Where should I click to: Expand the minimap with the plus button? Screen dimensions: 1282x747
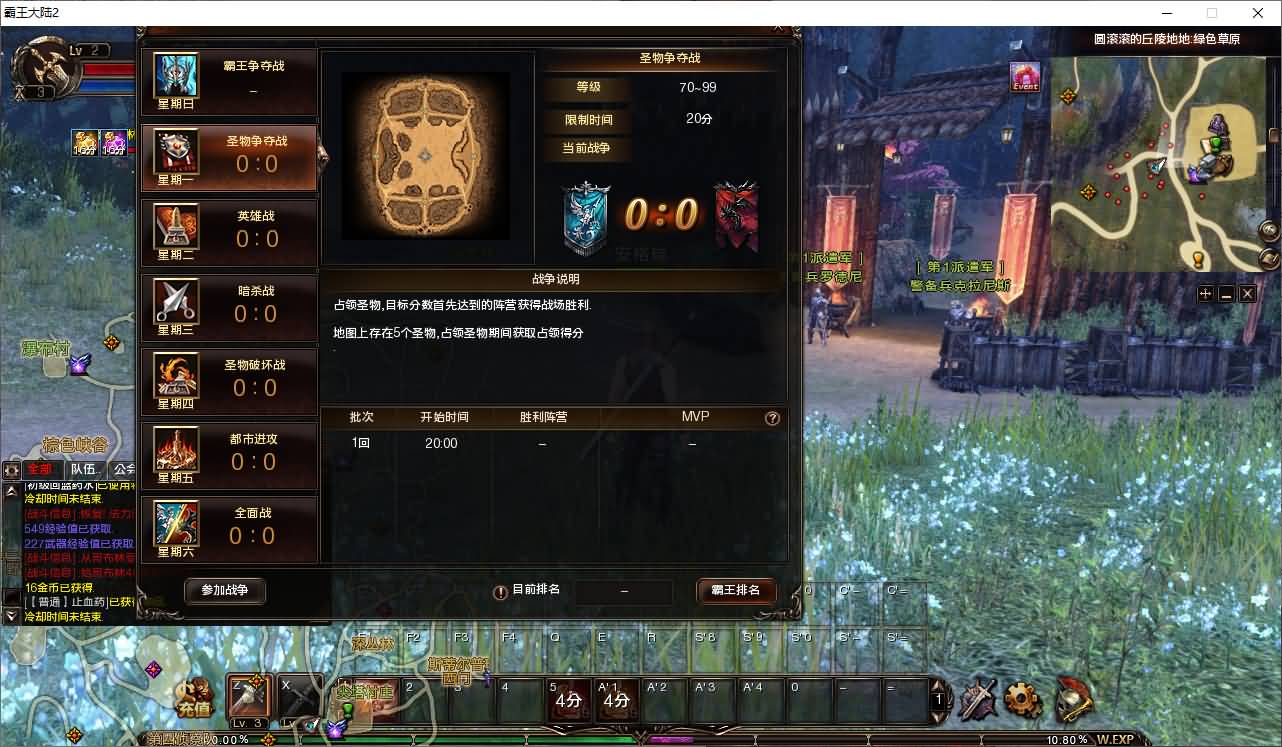[x=1205, y=293]
